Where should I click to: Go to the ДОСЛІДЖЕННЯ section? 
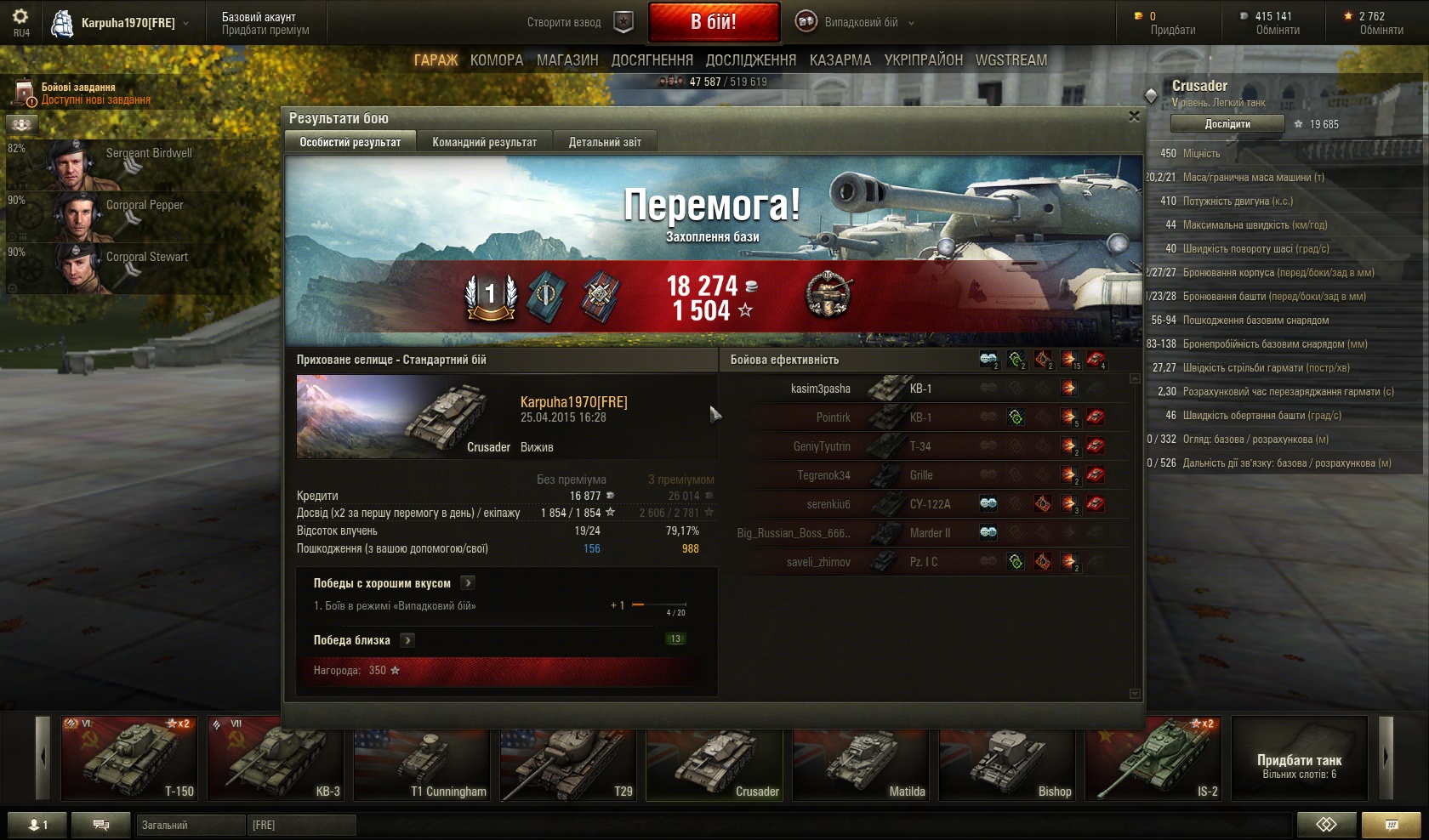(751, 60)
